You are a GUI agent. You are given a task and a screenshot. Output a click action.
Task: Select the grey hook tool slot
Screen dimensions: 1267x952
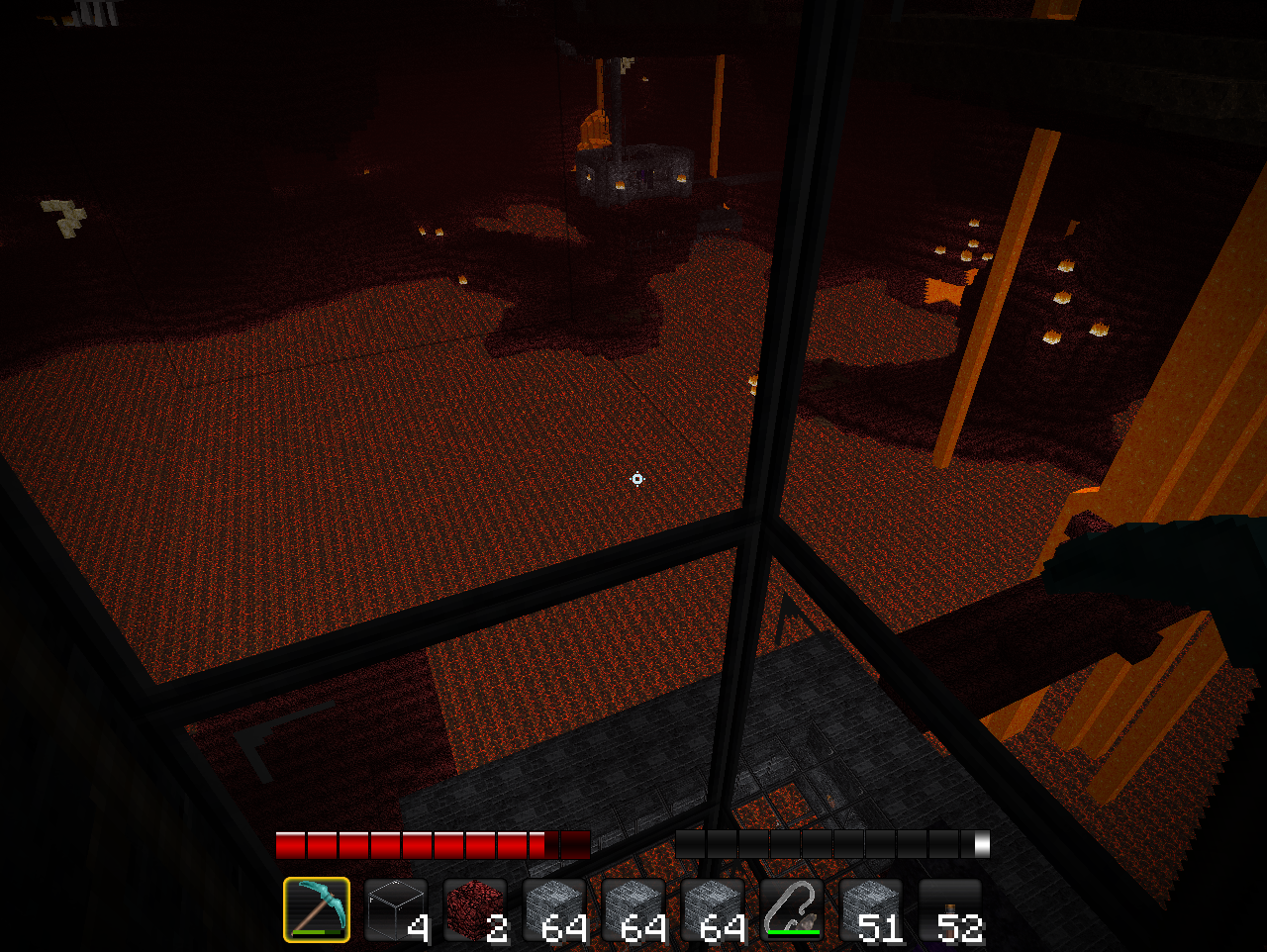[792, 909]
